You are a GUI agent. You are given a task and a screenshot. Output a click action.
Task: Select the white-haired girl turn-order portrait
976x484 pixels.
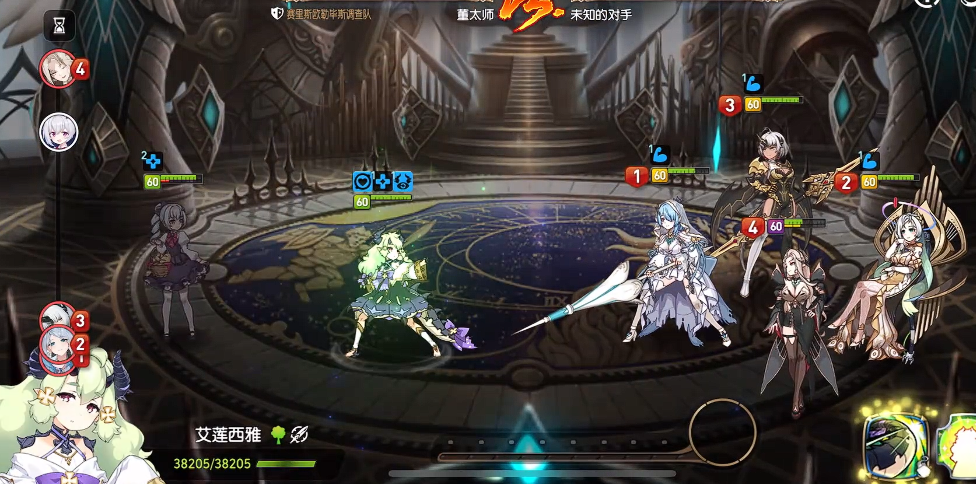[x=58, y=131]
